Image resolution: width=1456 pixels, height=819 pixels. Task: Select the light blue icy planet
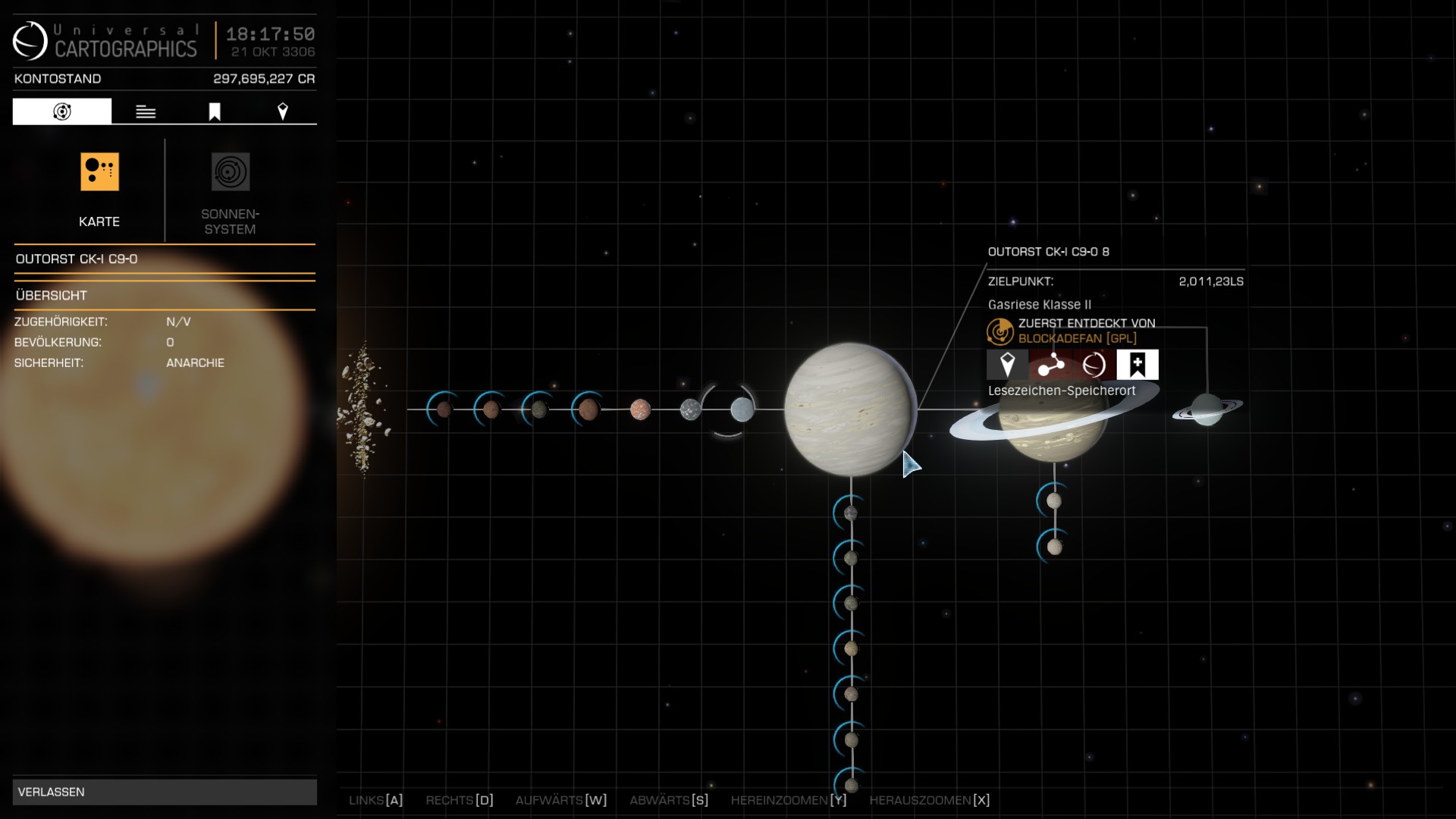(742, 409)
